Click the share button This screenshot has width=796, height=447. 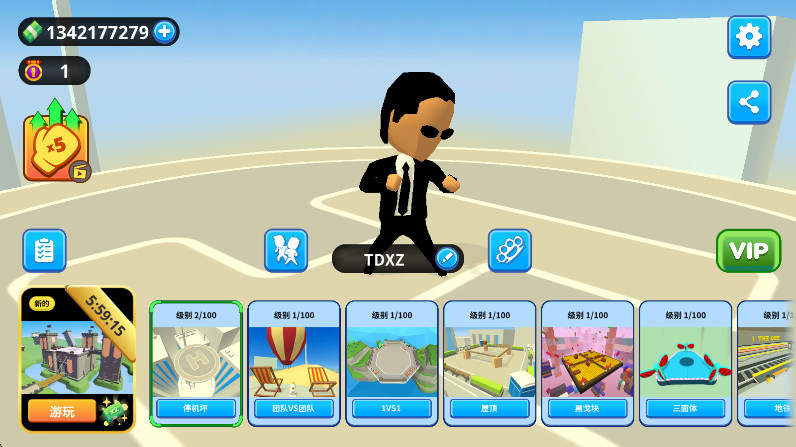(748, 102)
